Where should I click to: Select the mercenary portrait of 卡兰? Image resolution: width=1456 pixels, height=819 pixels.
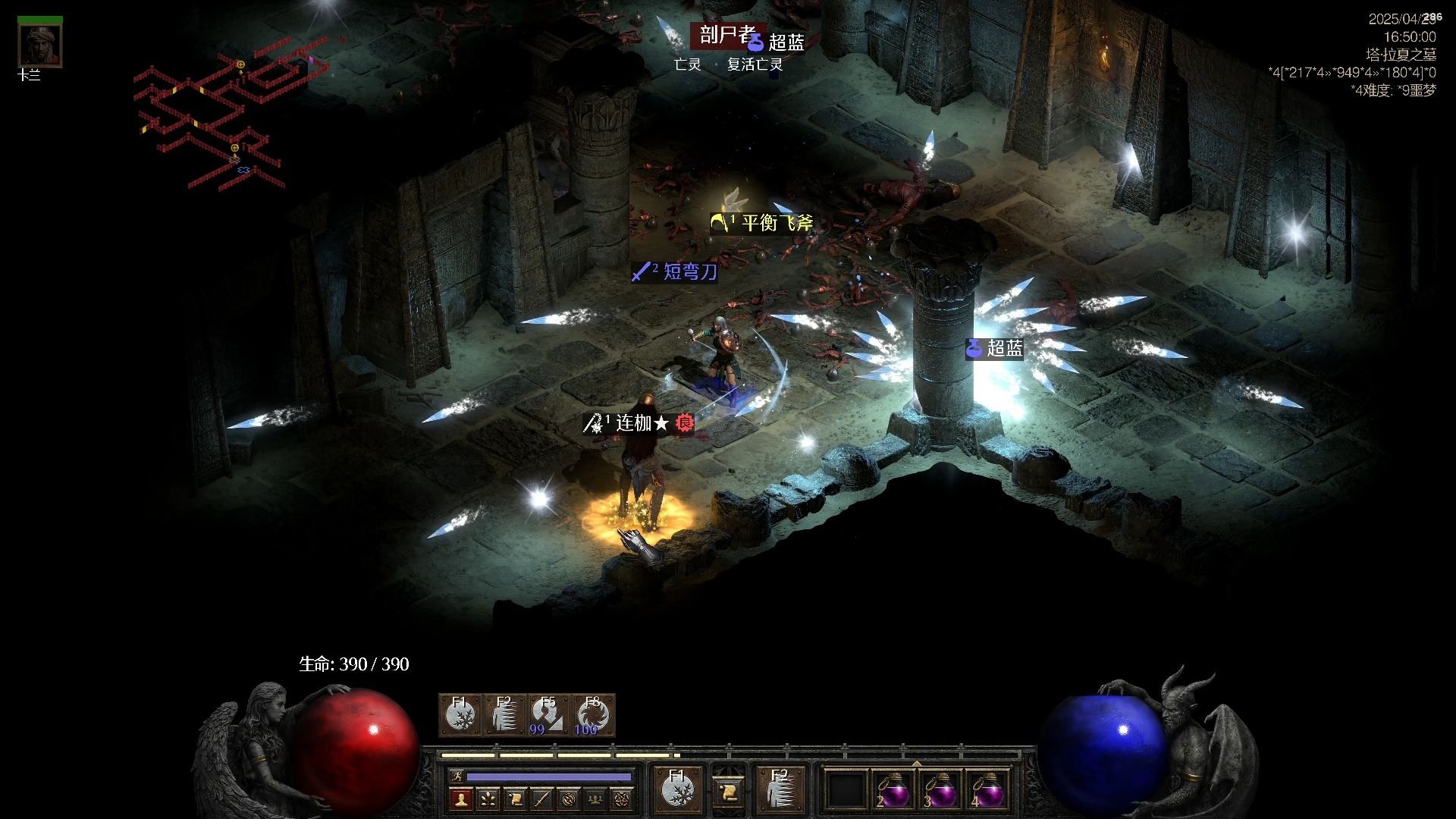(39, 45)
